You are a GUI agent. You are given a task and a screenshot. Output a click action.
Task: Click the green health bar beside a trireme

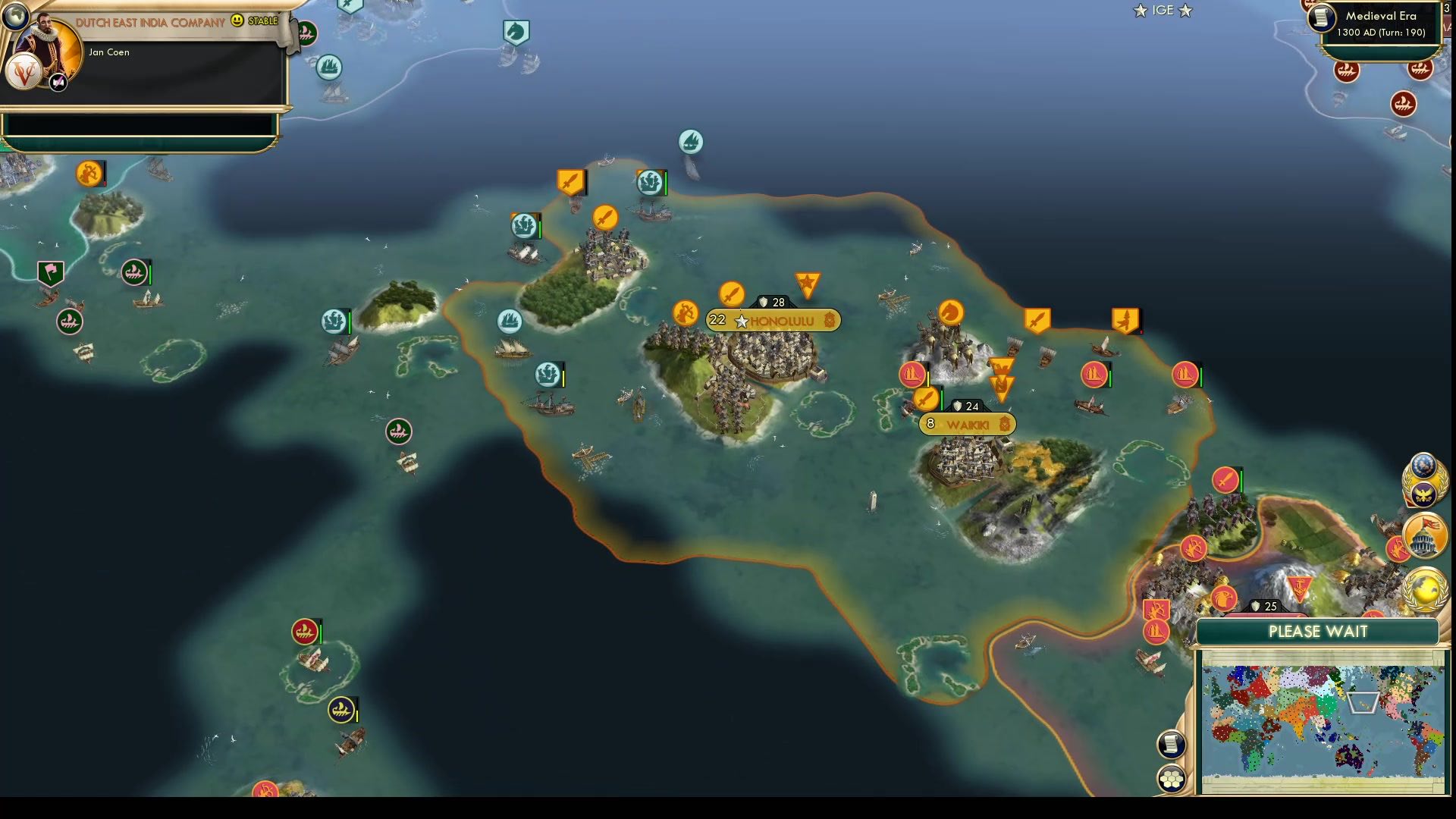[350, 321]
